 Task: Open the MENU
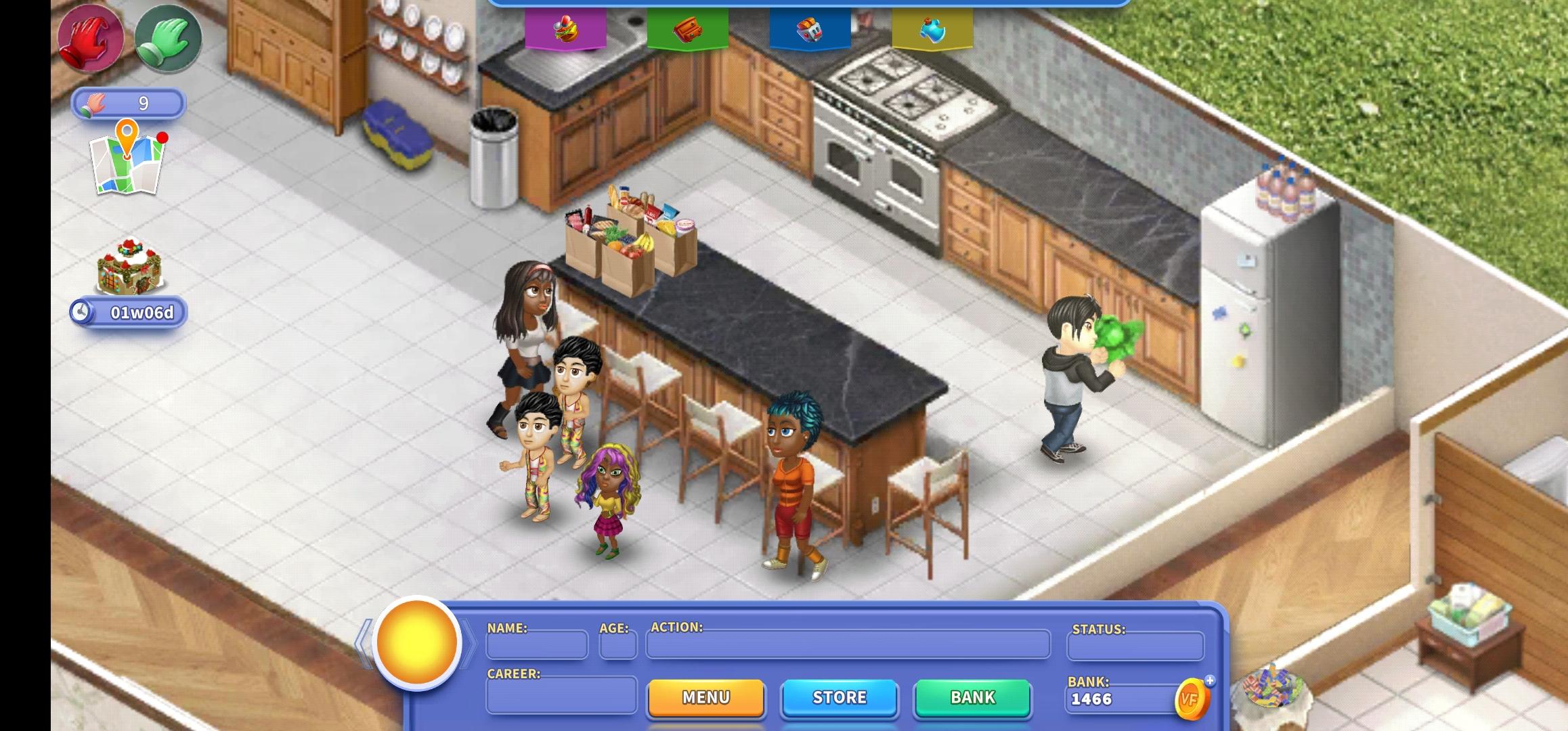[x=705, y=697]
